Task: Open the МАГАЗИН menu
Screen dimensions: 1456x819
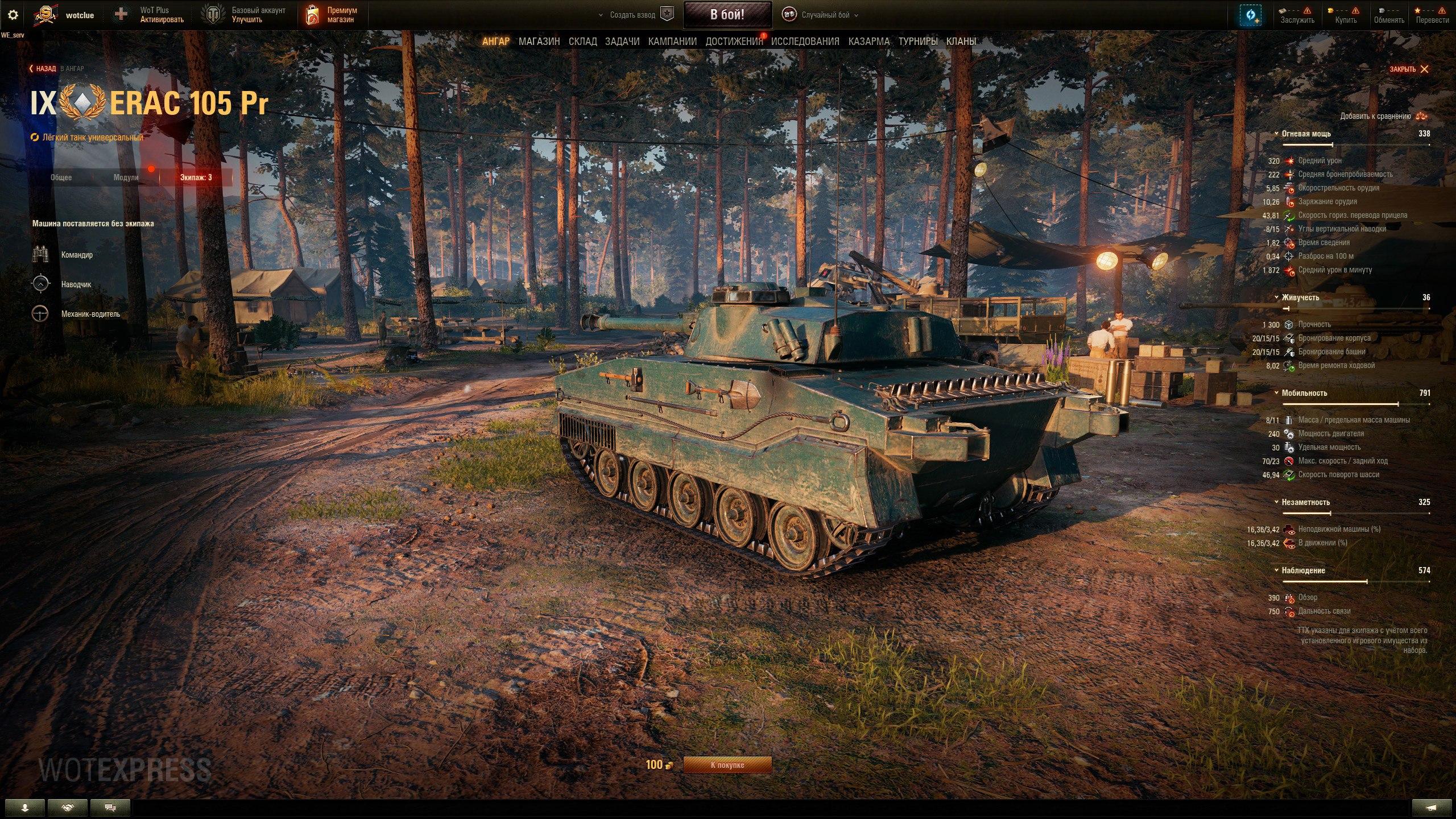Action: pyautogui.click(x=539, y=42)
